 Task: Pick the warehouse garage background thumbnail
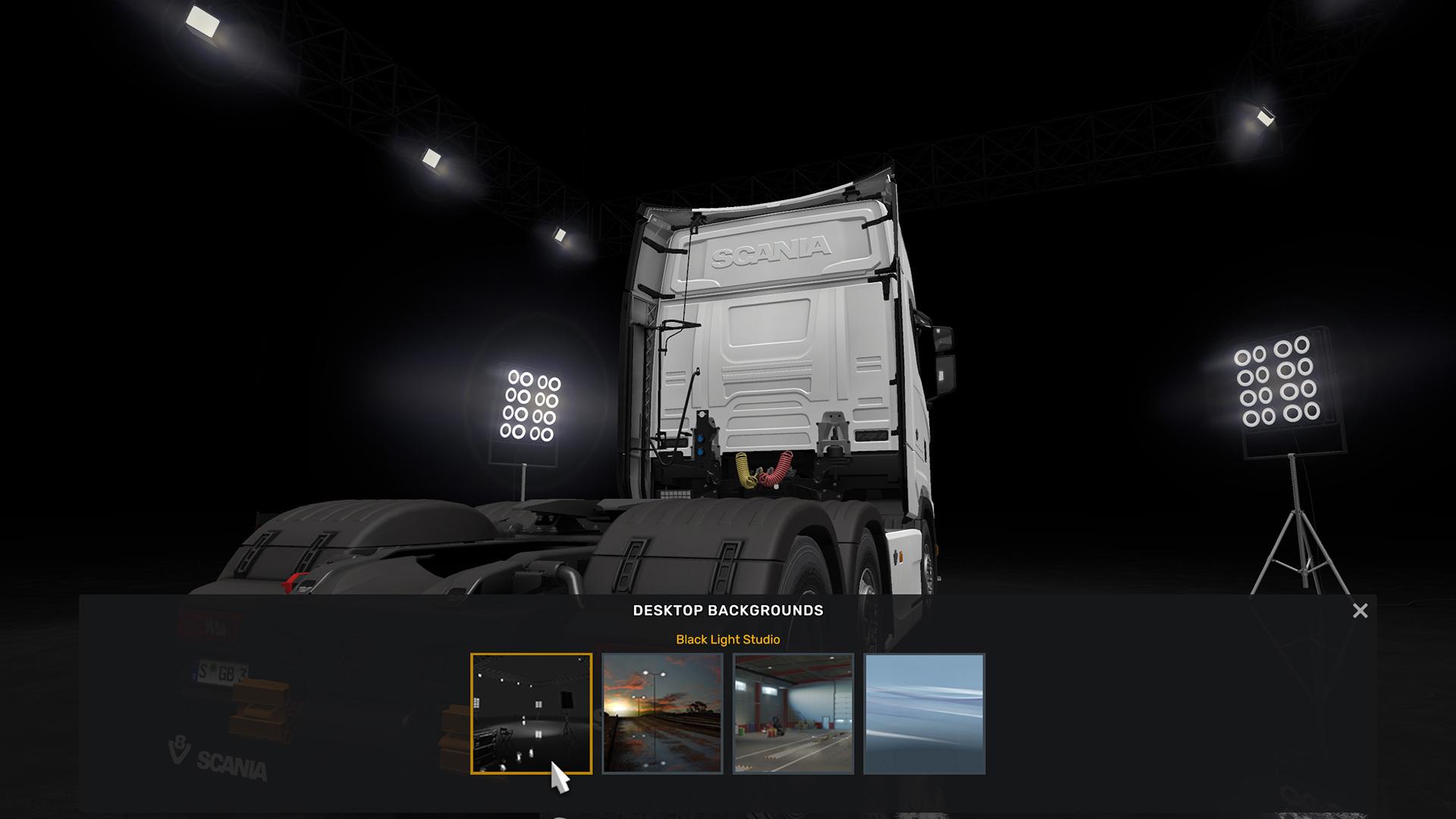(793, 713)
